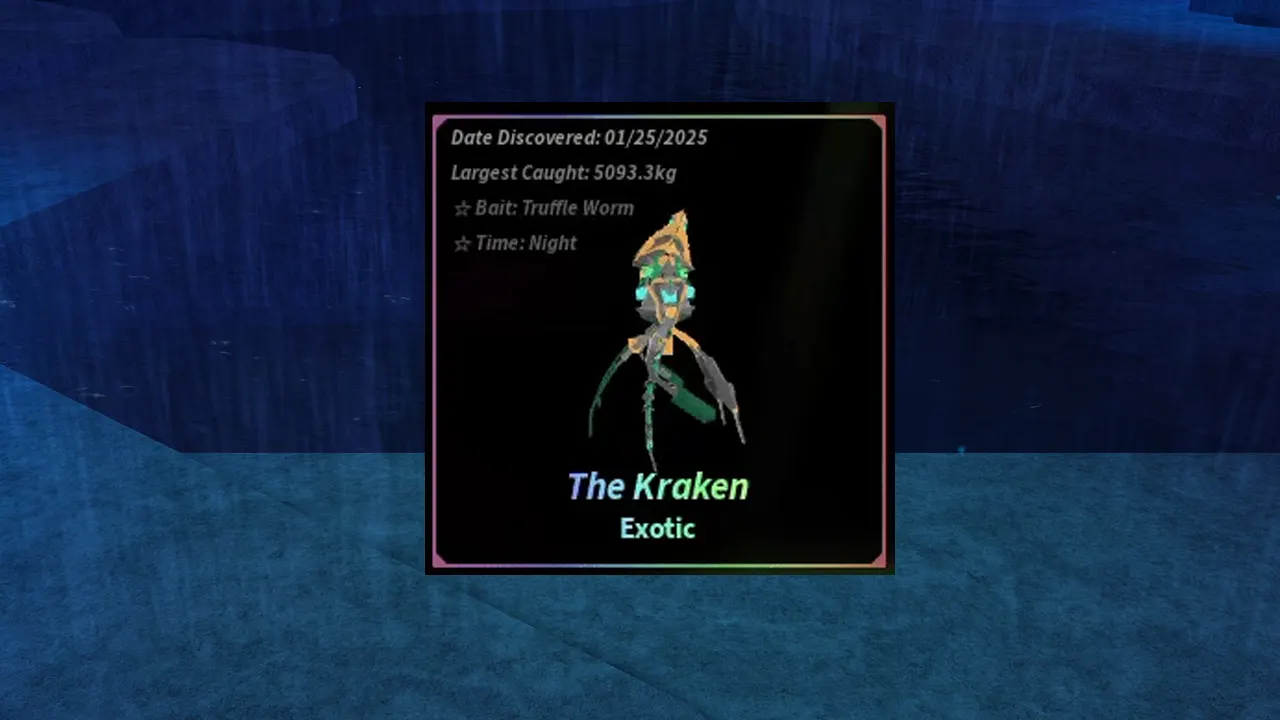Toggle the Night time star favorite
This screenshot has height=720, width=1280.
tap(460, 243)
